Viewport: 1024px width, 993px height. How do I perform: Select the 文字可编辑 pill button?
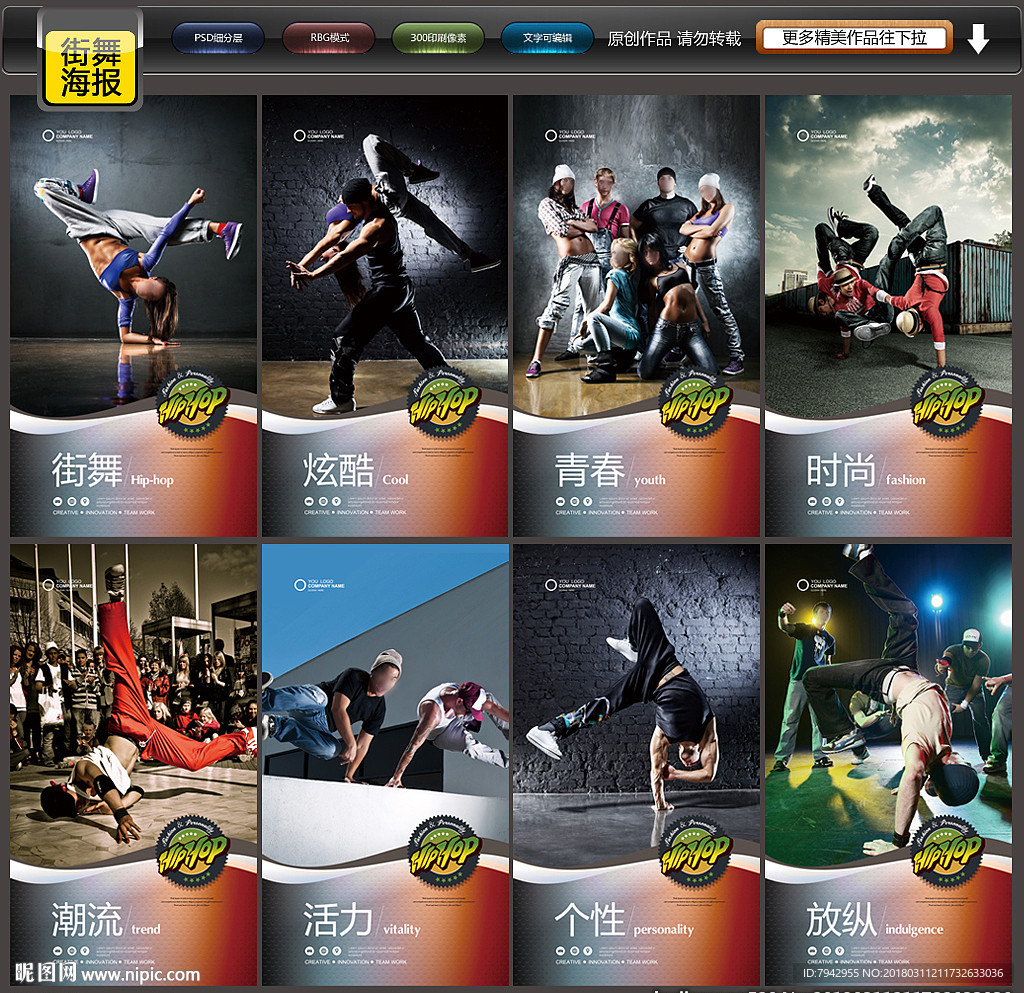click(x=547, y=39)
